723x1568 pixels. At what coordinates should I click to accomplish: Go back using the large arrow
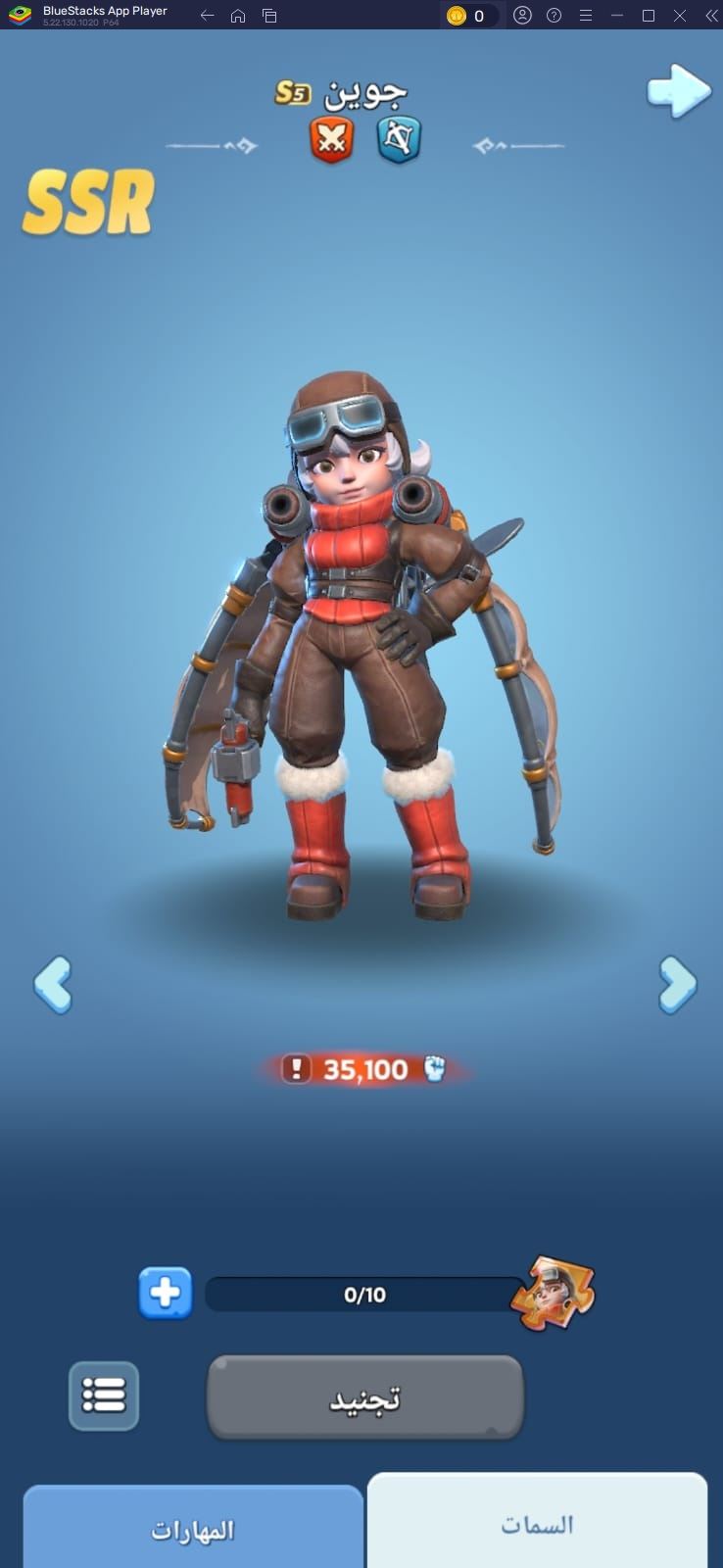(x=678, y=91)
